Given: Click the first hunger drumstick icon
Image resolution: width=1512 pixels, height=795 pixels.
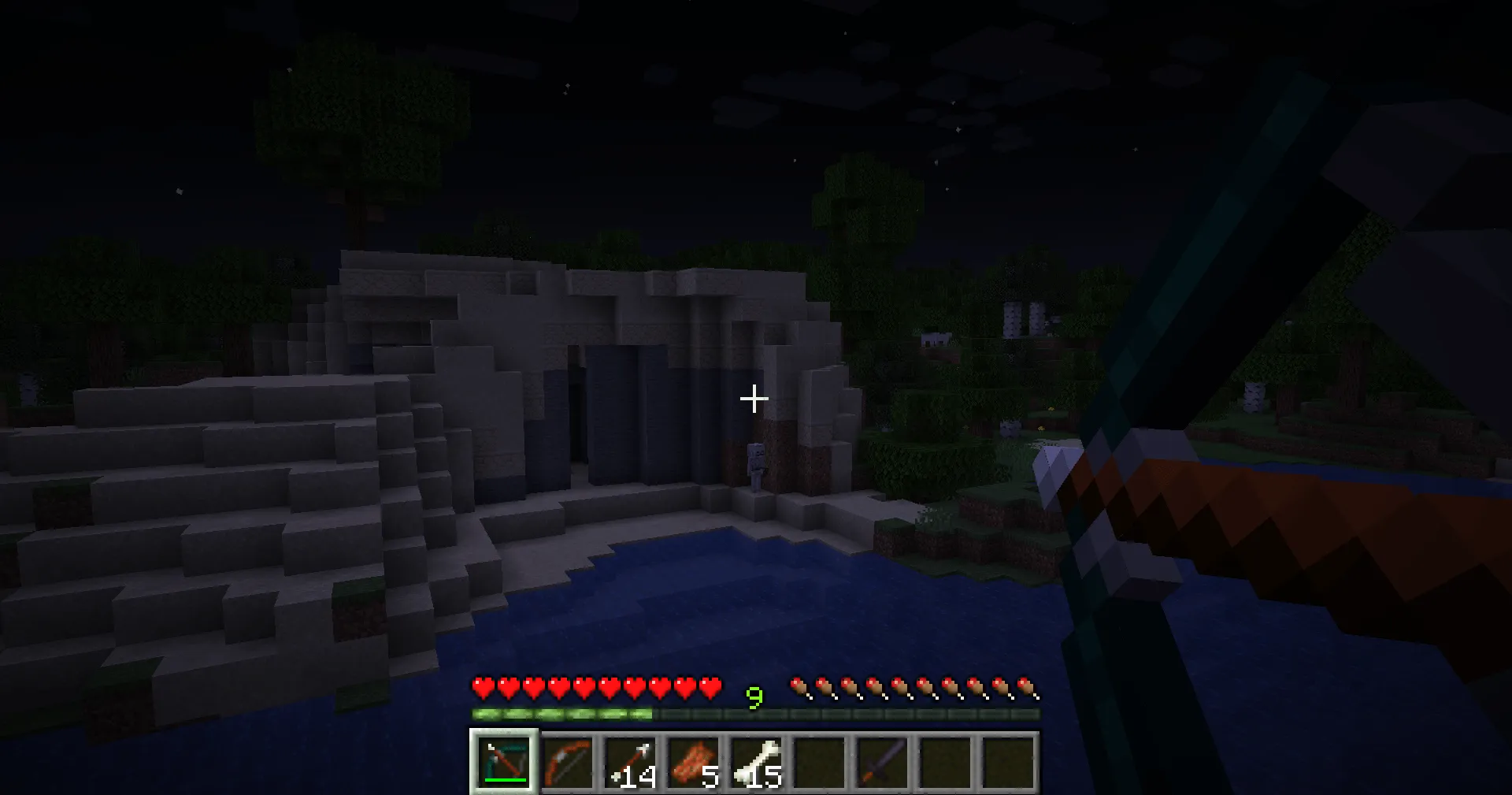Looking at the screenshot, I should tap(800, 687).
